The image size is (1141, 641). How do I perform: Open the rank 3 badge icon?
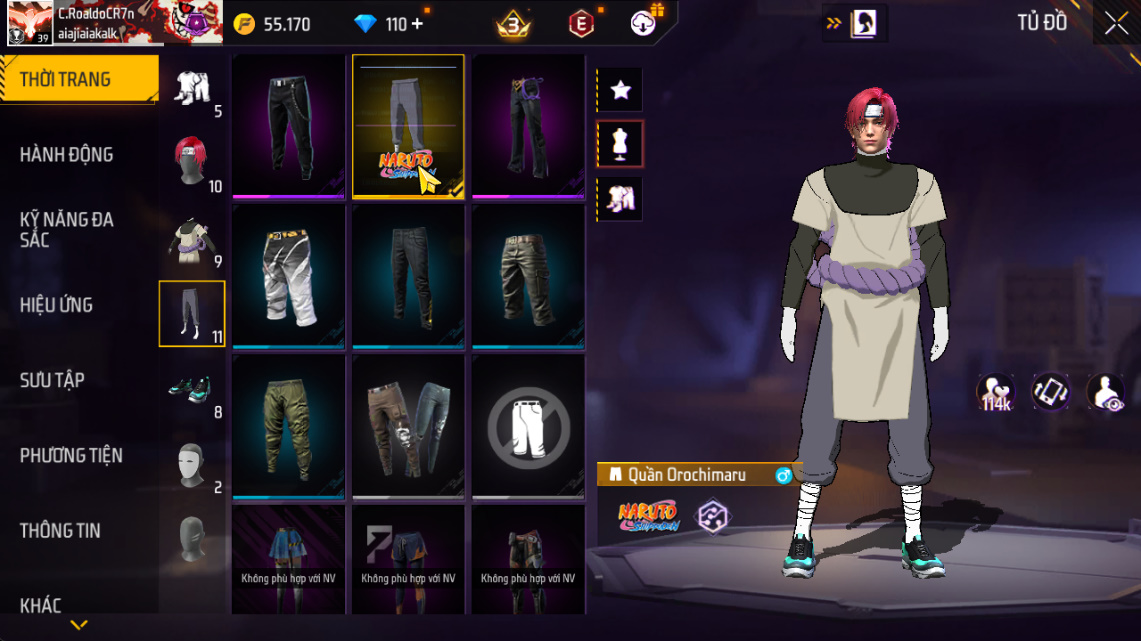(513, 25)
